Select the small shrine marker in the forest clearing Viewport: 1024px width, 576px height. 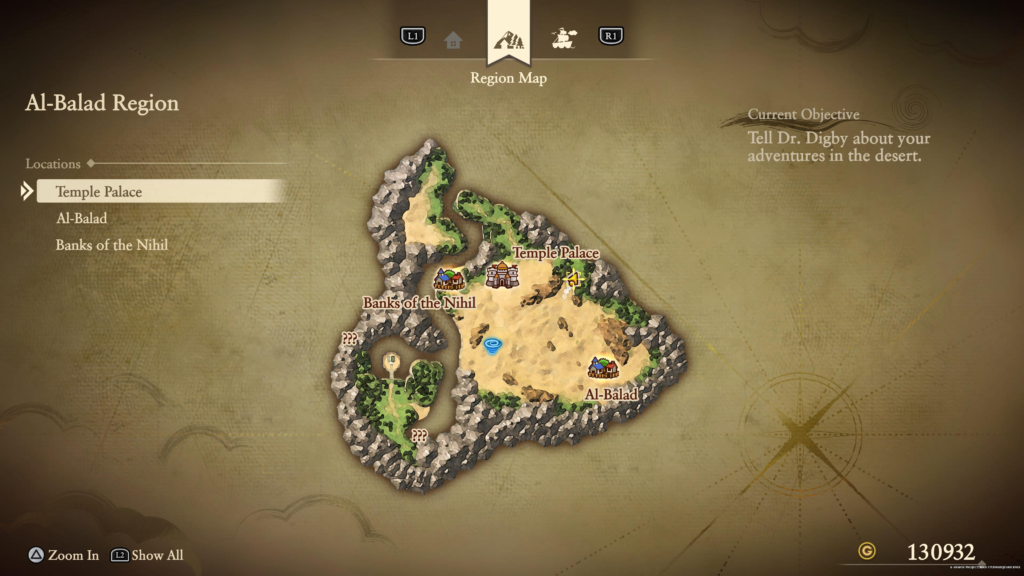(x=391, y=359)
